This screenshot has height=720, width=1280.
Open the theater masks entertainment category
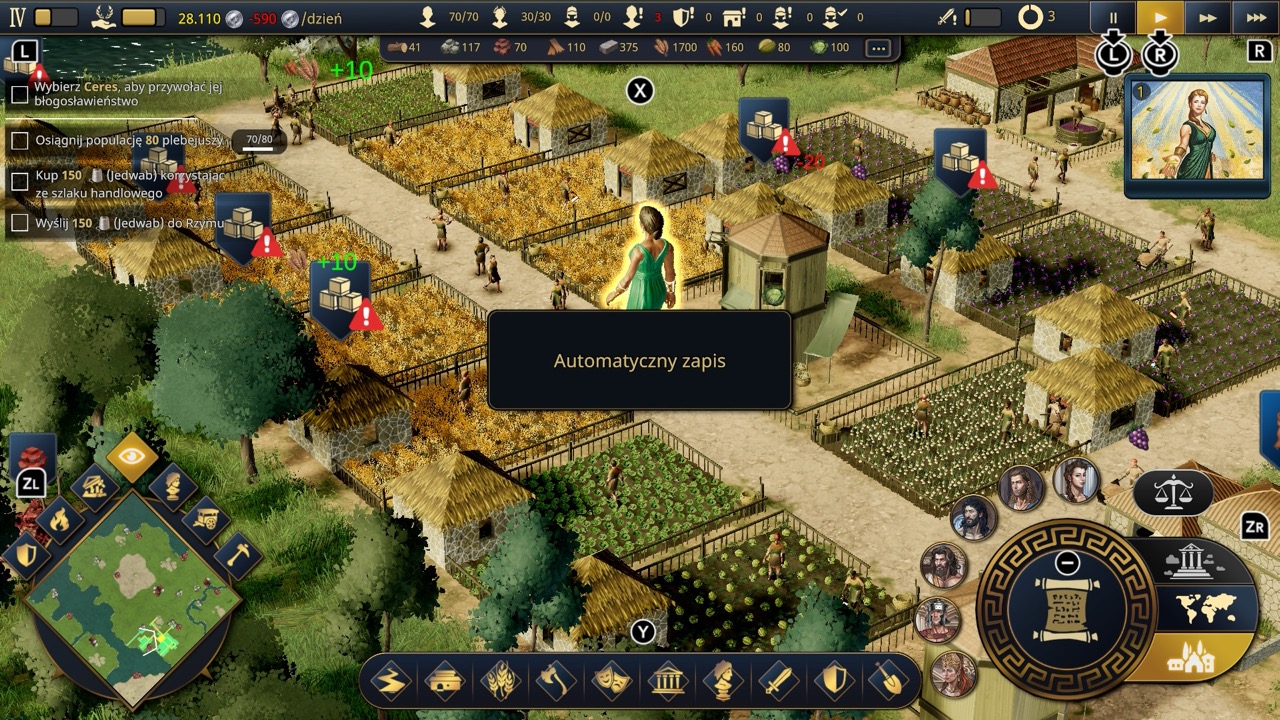click(611, 683)
